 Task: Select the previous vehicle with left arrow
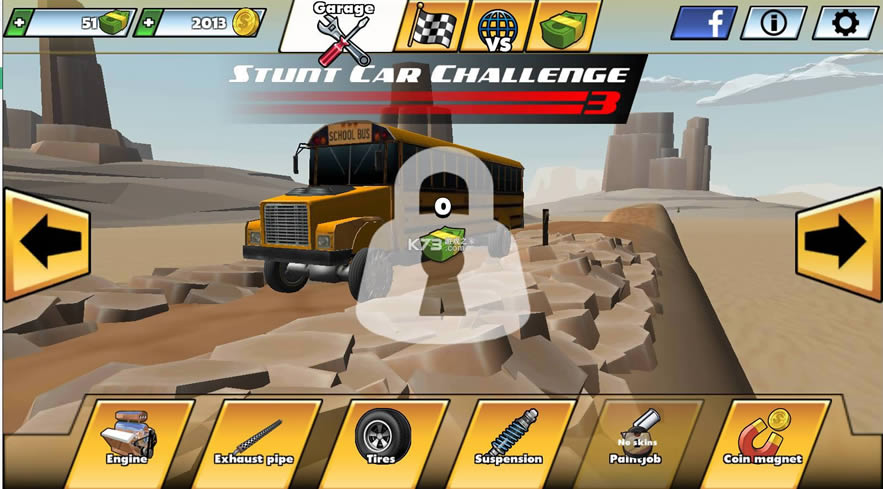click(x=45, y=243)
